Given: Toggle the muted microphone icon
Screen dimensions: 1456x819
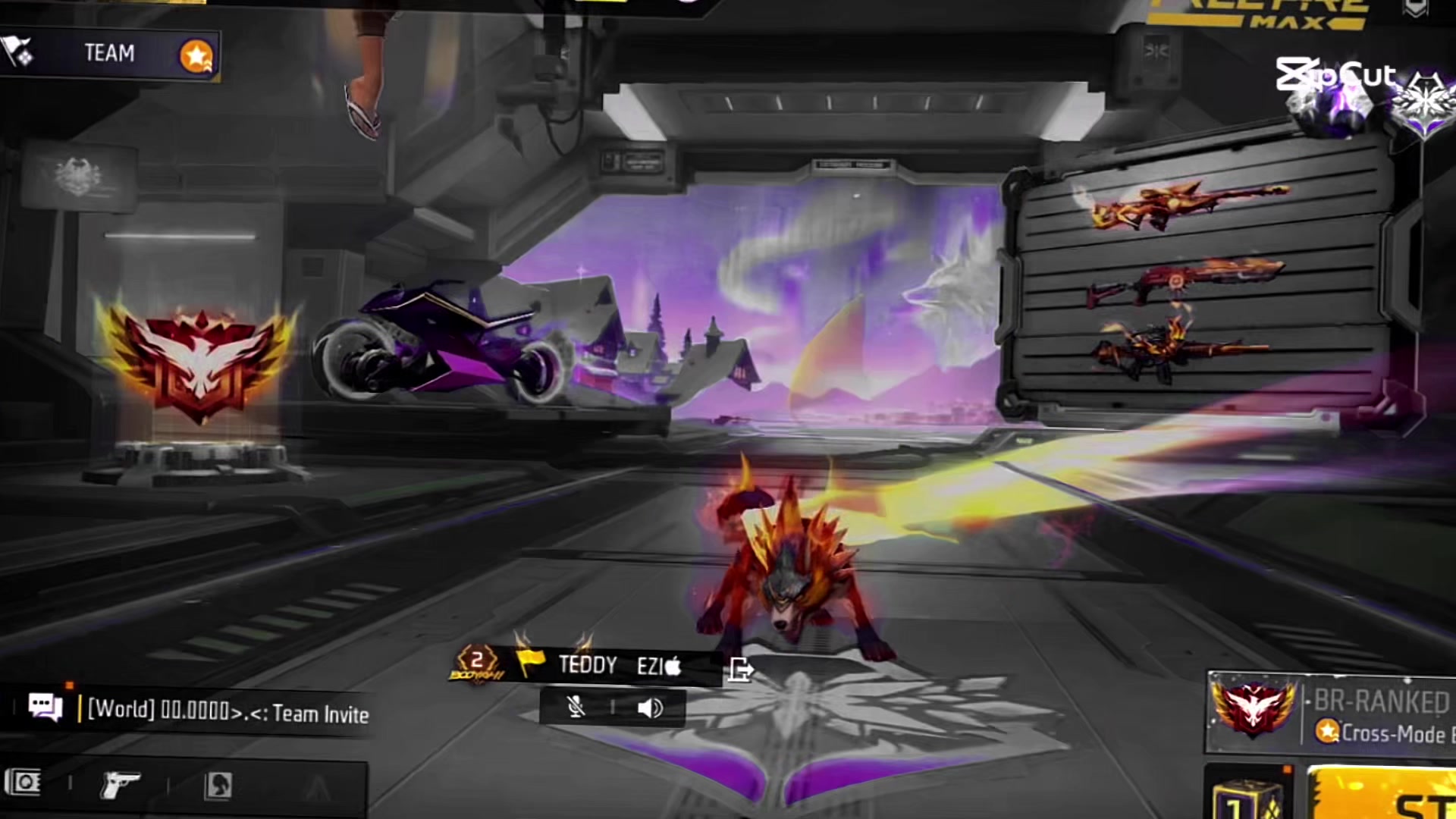Looking at the screenshot, I should click(576, 708).
